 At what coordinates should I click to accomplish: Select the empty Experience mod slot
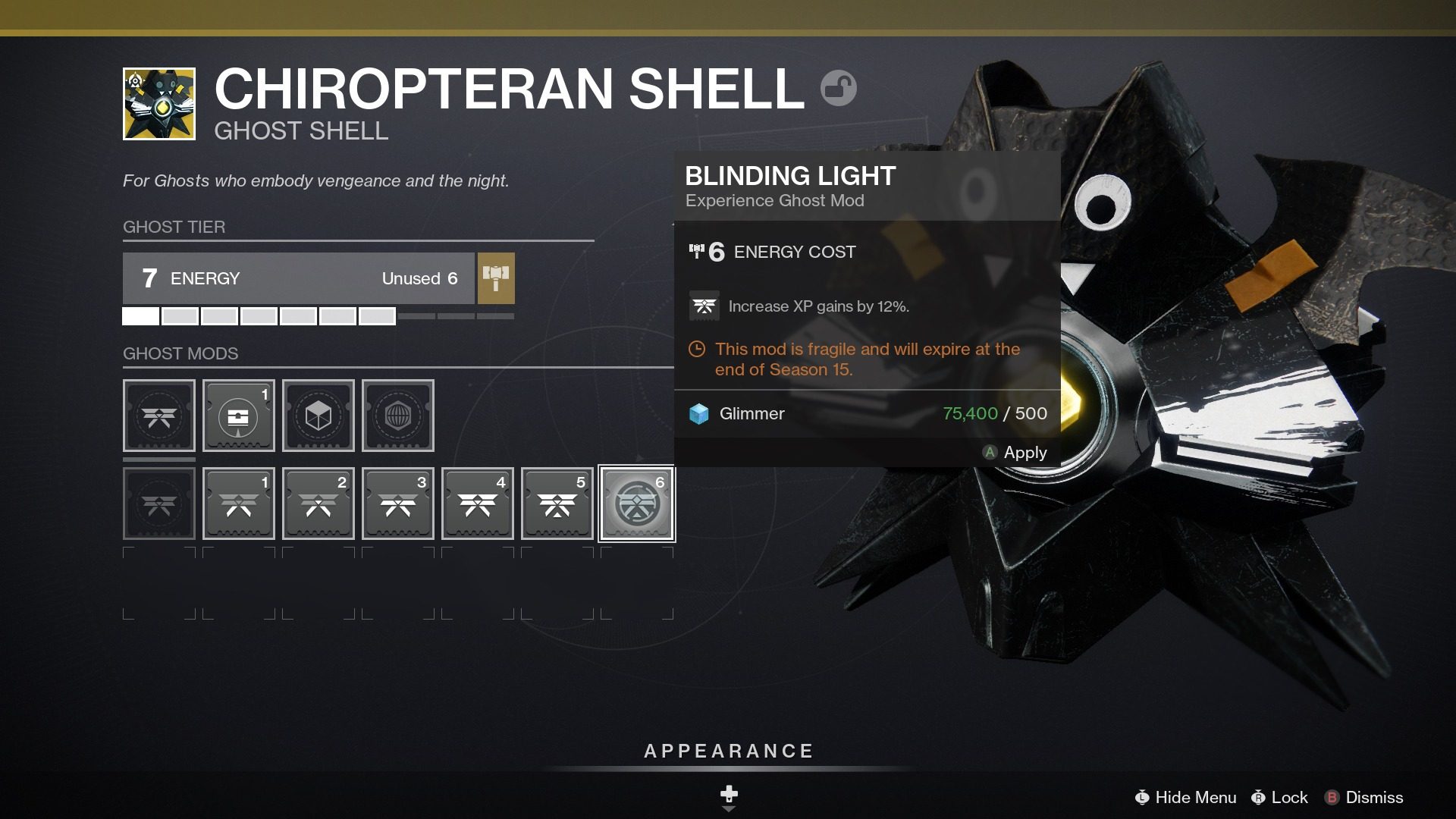(158, 416)
